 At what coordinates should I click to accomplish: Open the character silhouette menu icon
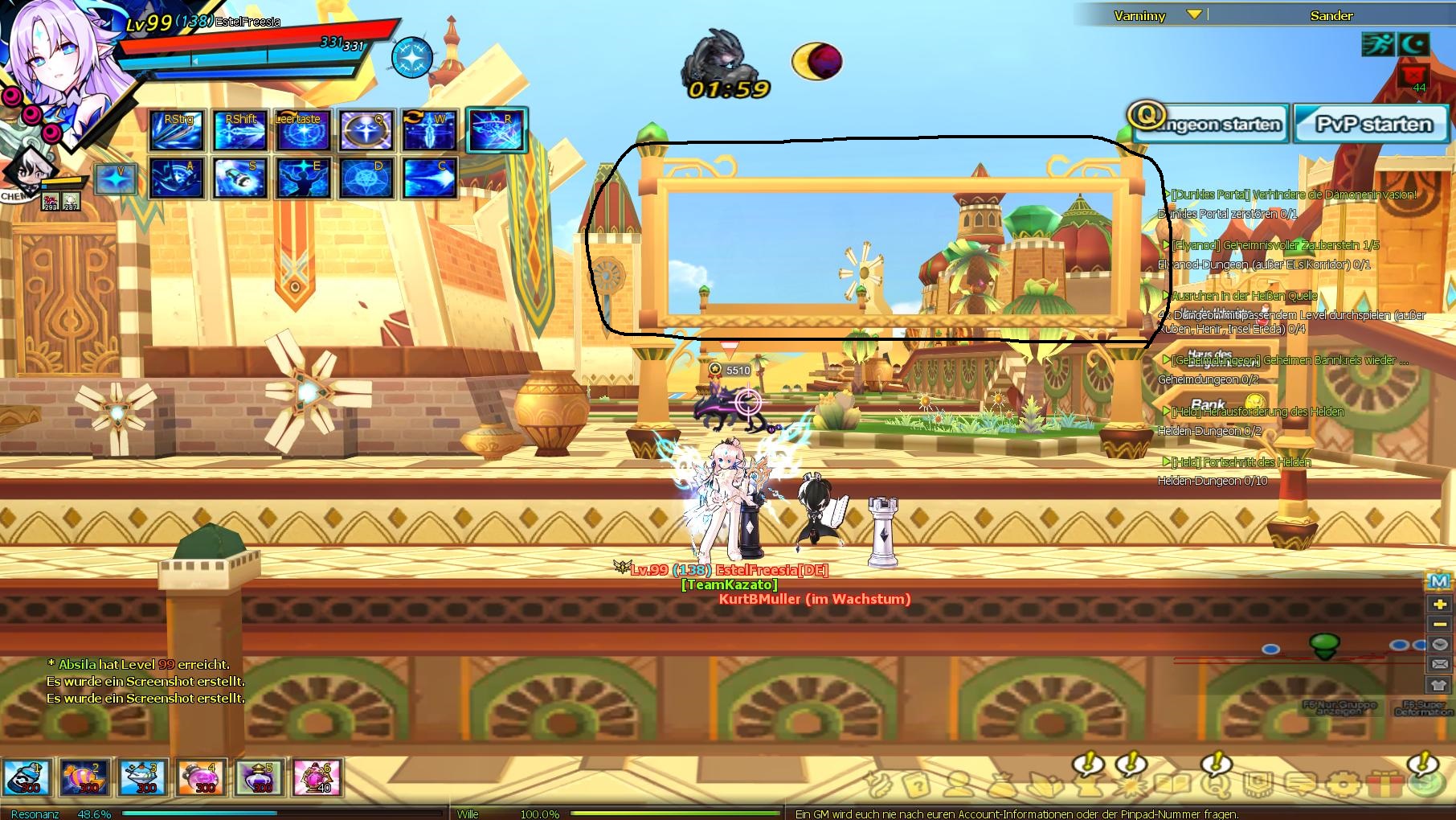[958, 783]
